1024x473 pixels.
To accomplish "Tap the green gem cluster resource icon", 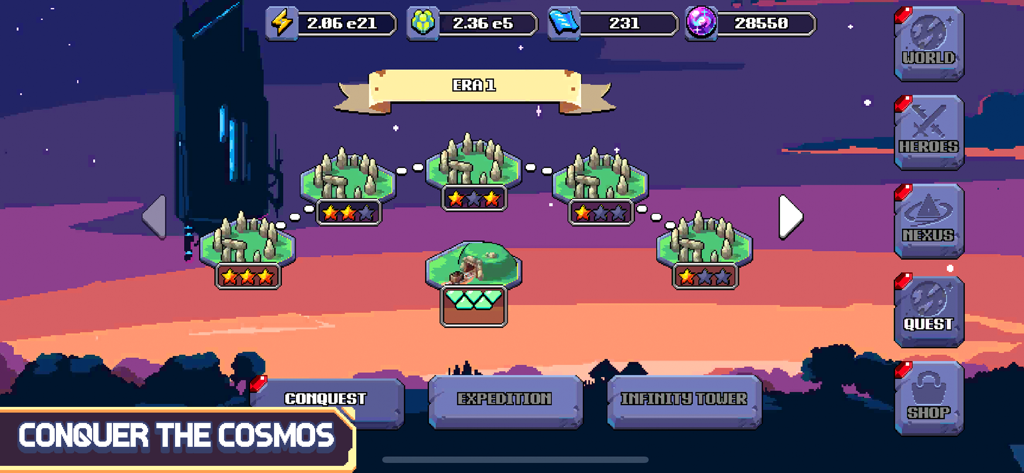I will pyautogui.click(x=422, y=23).
